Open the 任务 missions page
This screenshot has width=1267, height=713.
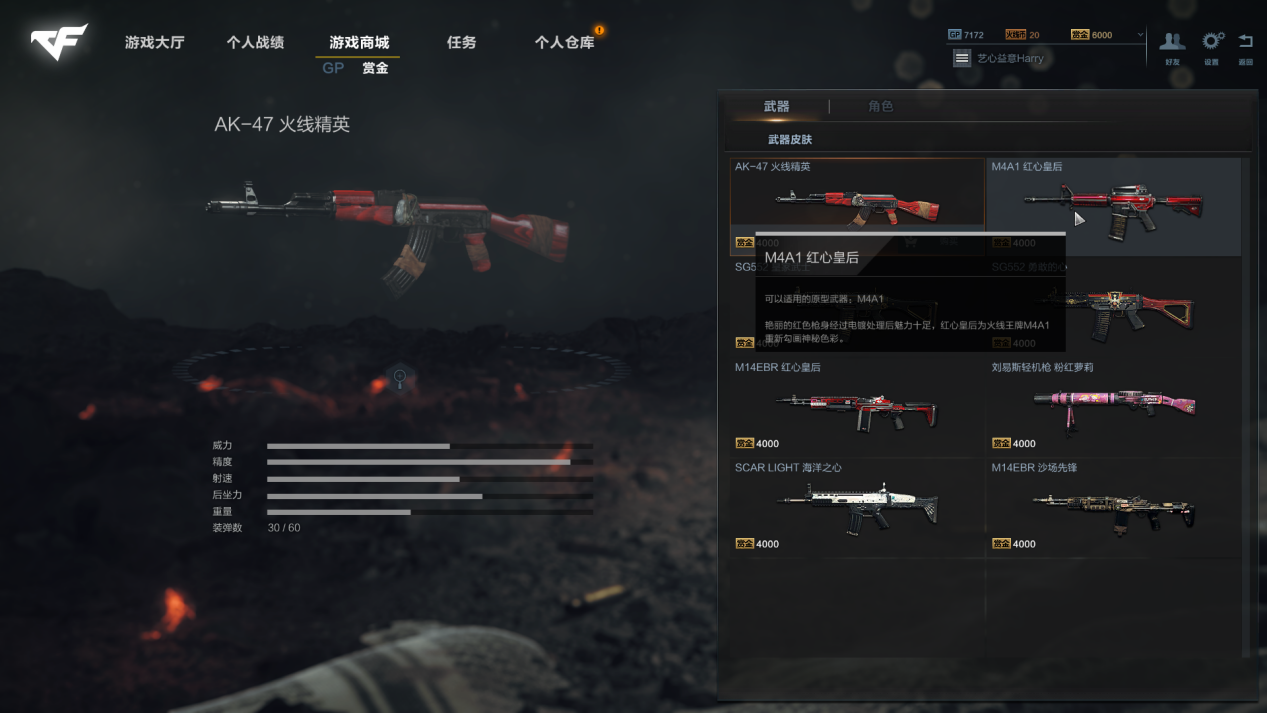461,43
